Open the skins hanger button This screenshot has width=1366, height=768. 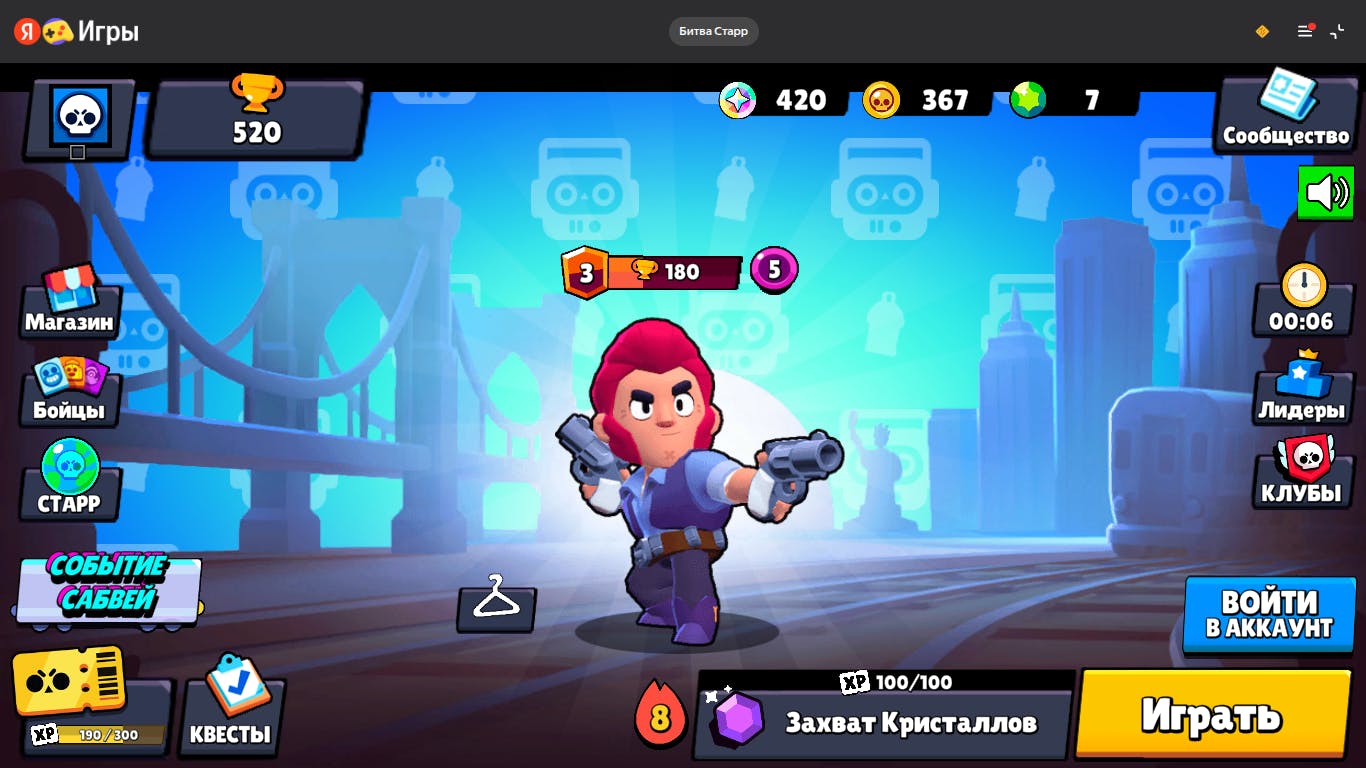point(496,603)
